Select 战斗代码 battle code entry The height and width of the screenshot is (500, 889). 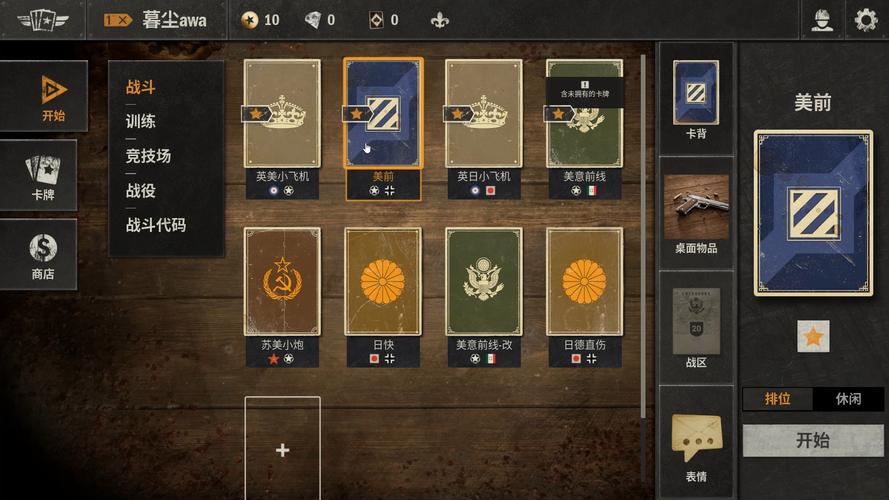coord(156,225)
